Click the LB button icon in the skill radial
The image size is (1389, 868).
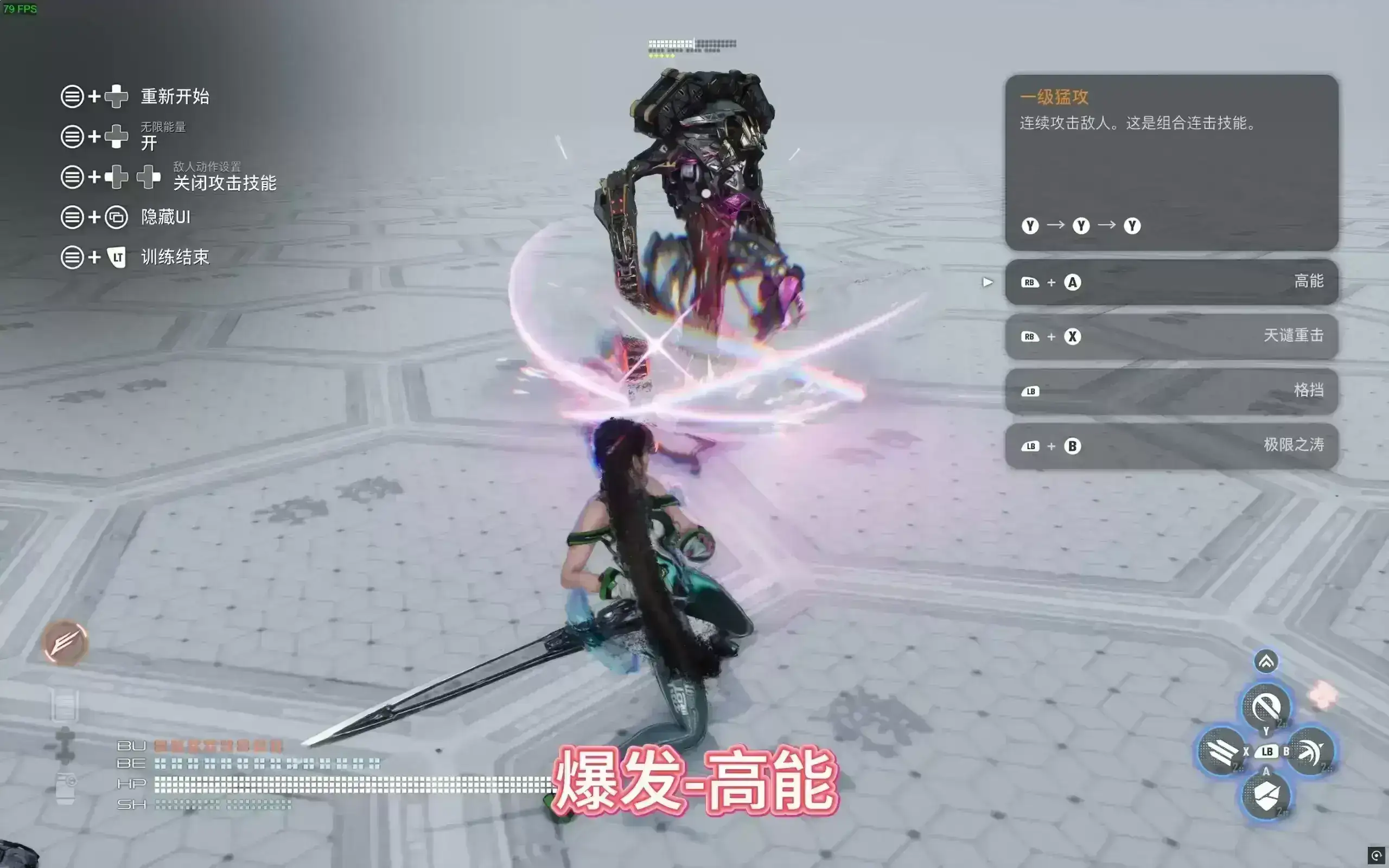pos(1267,753)
